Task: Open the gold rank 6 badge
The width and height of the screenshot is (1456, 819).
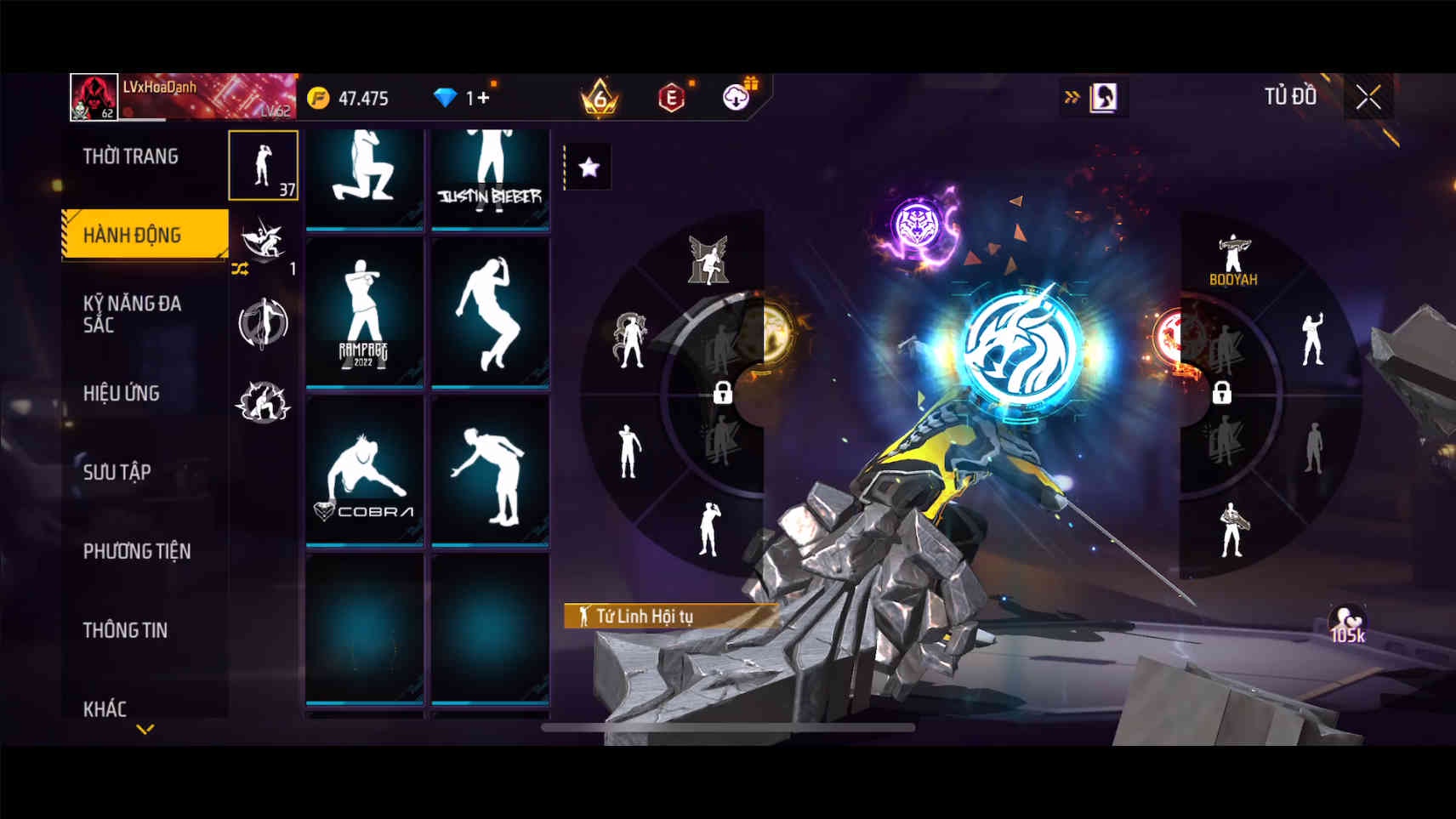Action: [599, 98]
